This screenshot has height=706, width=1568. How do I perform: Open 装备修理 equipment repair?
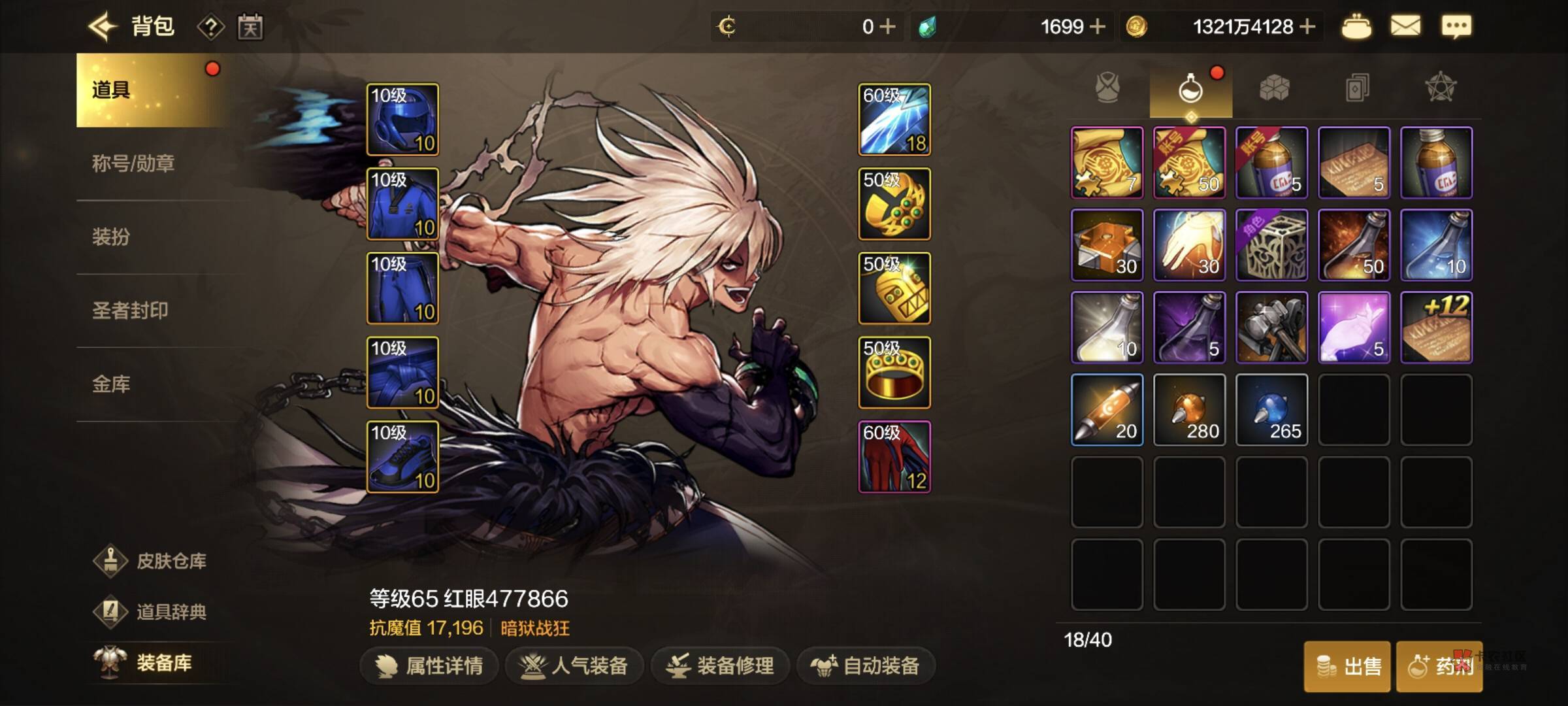[x=720, y=665]
